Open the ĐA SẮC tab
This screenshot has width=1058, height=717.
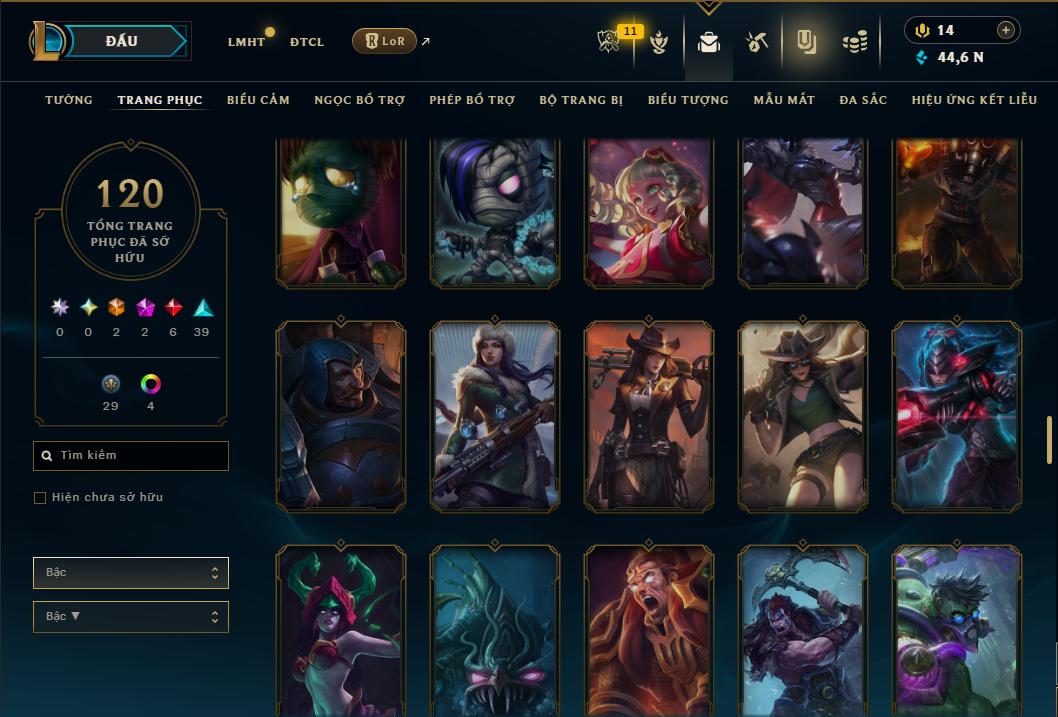(x=863, y=100)
